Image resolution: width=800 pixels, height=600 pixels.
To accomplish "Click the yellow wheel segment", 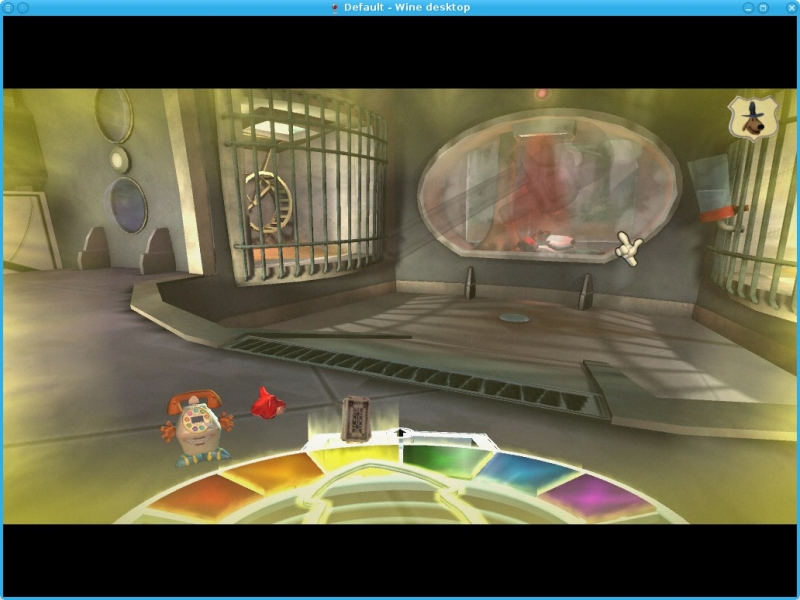I will pyautogui.click(x=352, y=459).
